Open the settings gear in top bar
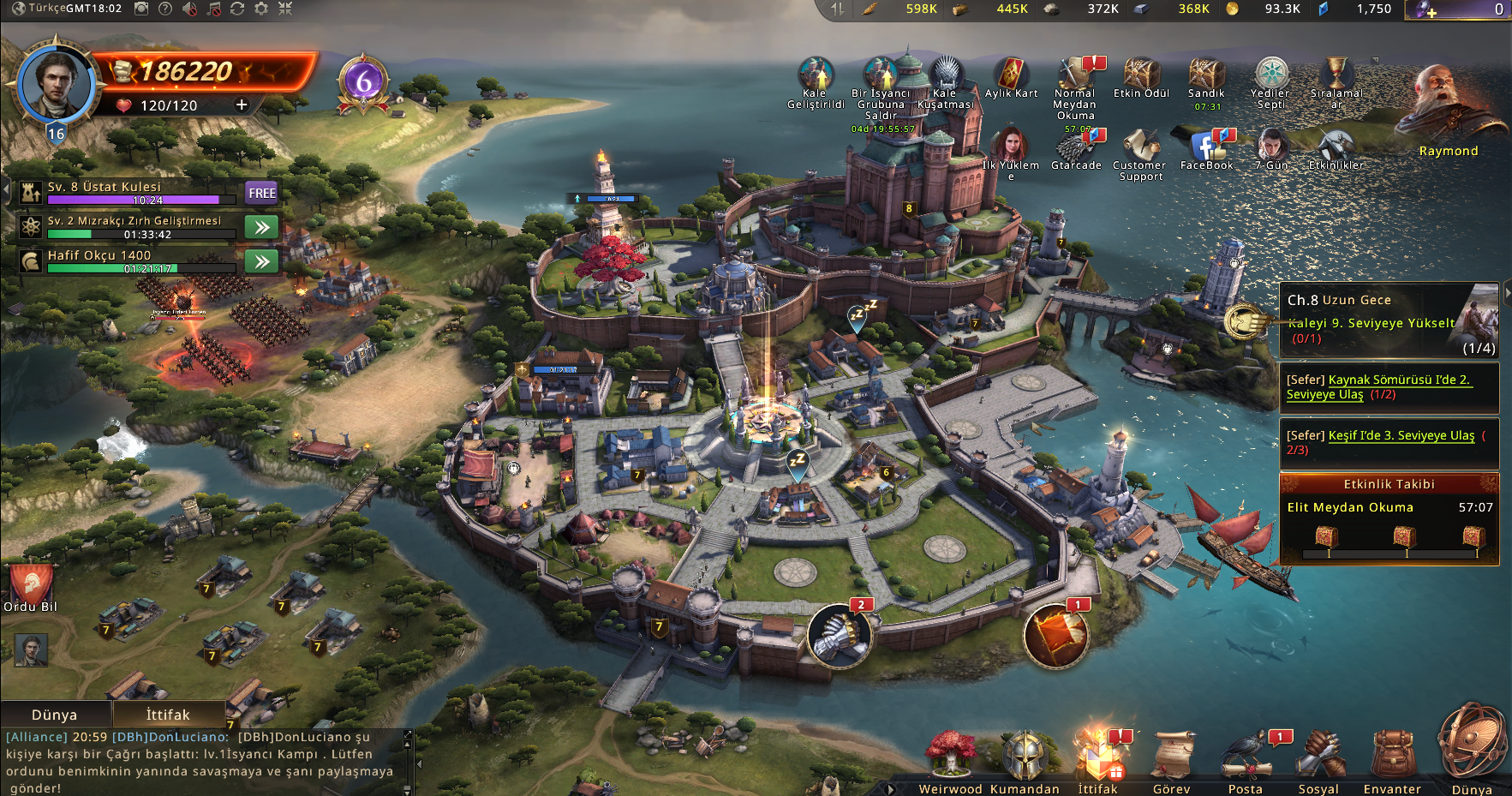The width and height of the screenshot is (1512, 796). 261,9
